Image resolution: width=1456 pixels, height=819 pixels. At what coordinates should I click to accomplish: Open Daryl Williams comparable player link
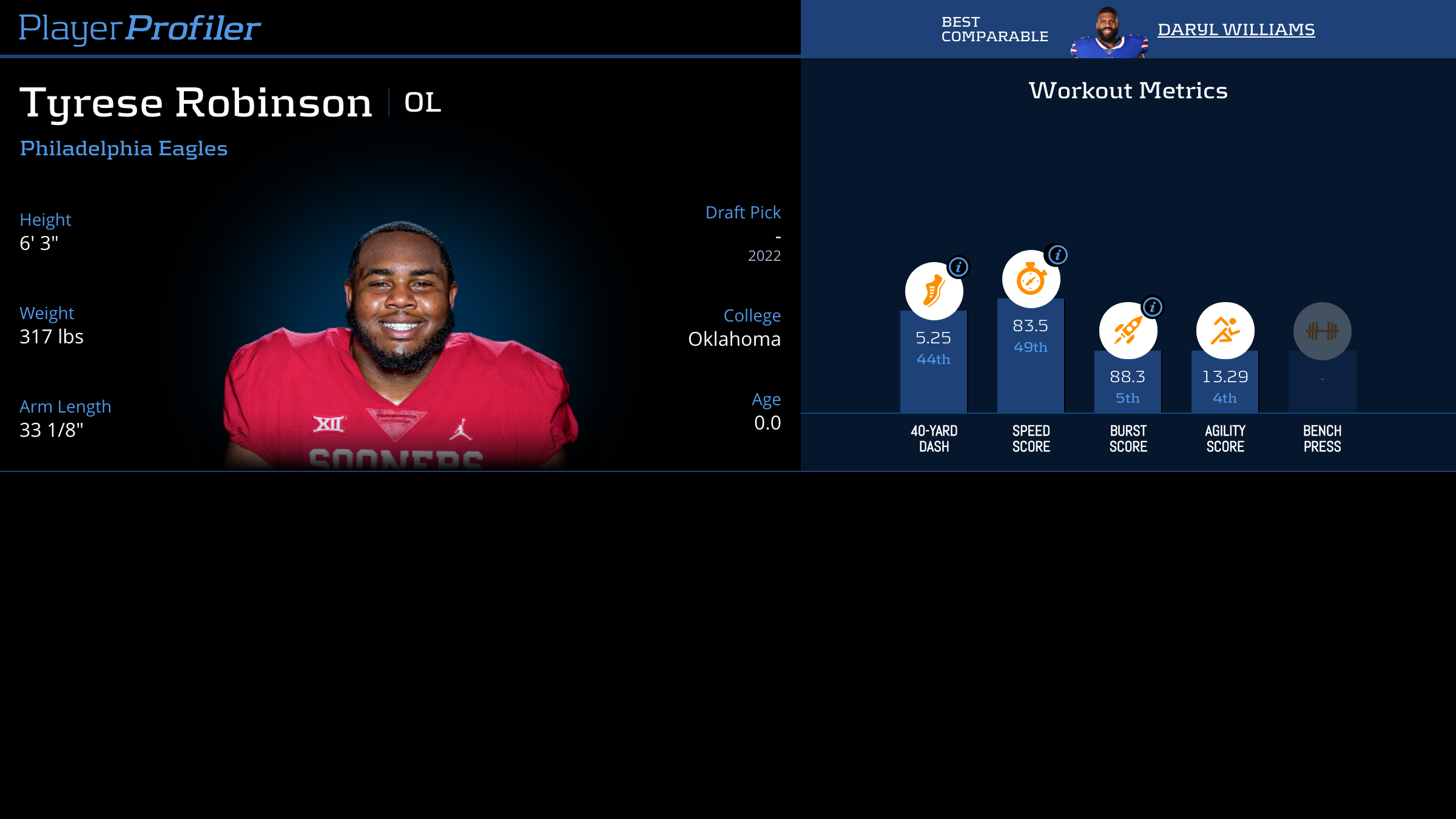click(1236, 30)
